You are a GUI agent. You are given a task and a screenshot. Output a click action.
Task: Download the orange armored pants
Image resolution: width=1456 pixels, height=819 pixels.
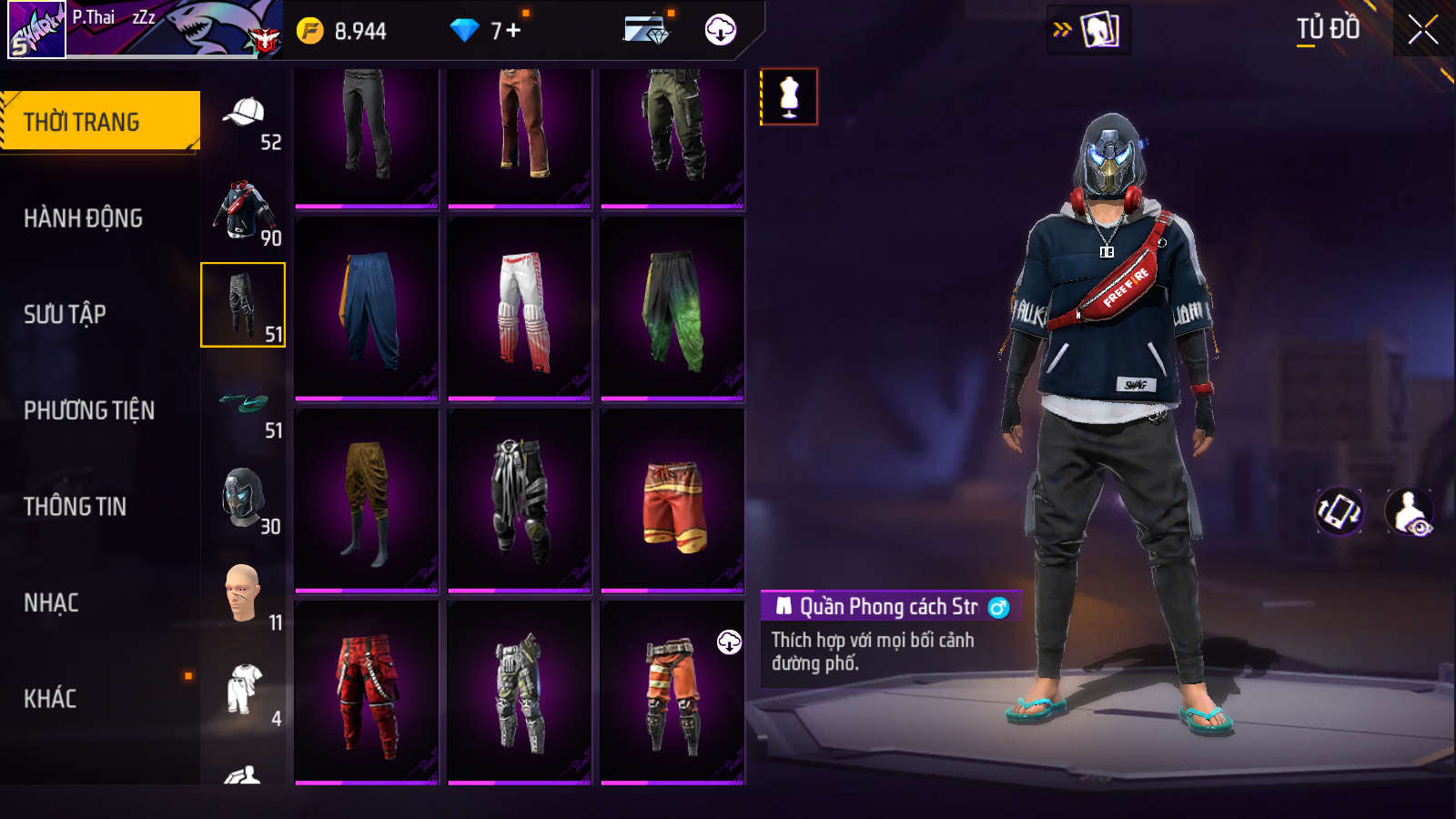pos(729,642)
